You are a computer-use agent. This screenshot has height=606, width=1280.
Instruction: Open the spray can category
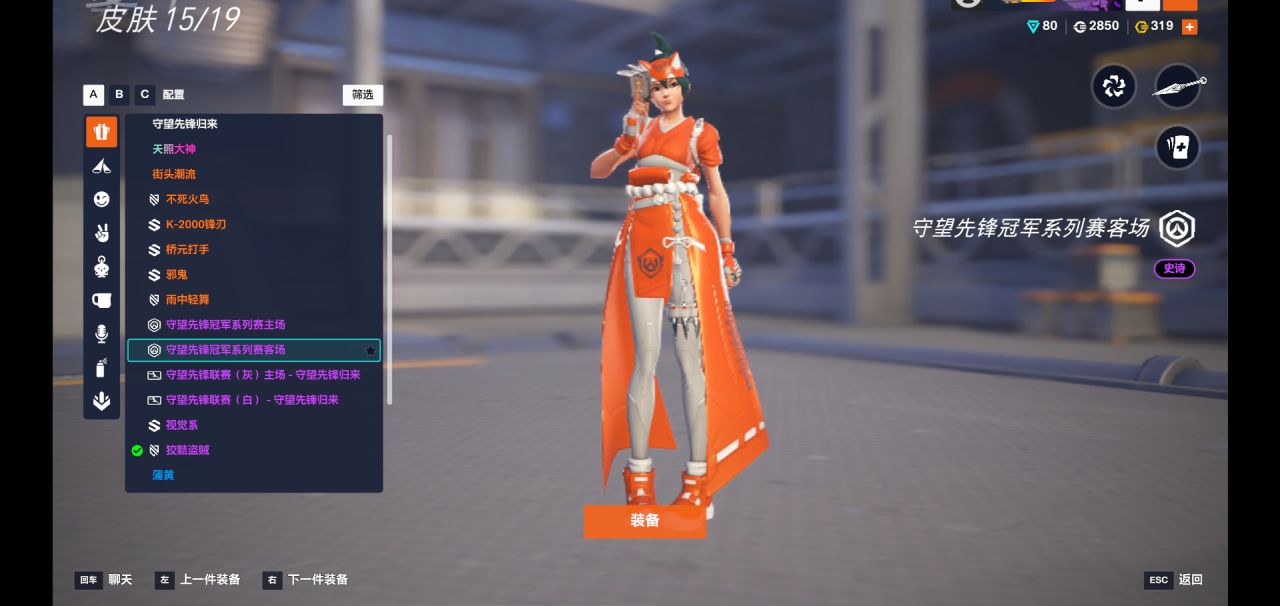pyautogui.click(x=102, y=368)
